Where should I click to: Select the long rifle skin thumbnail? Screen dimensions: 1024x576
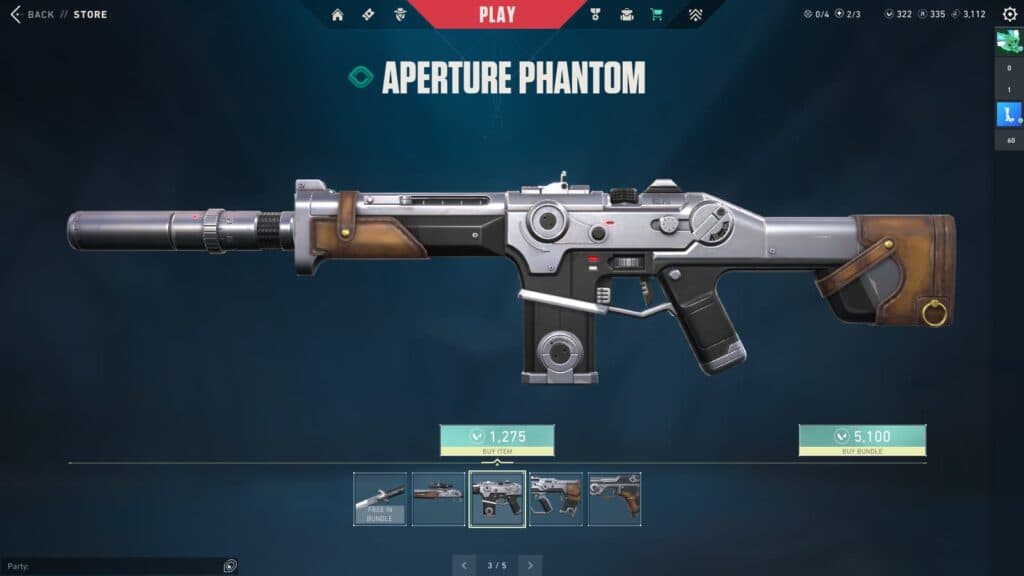click(x=439, y=499)
